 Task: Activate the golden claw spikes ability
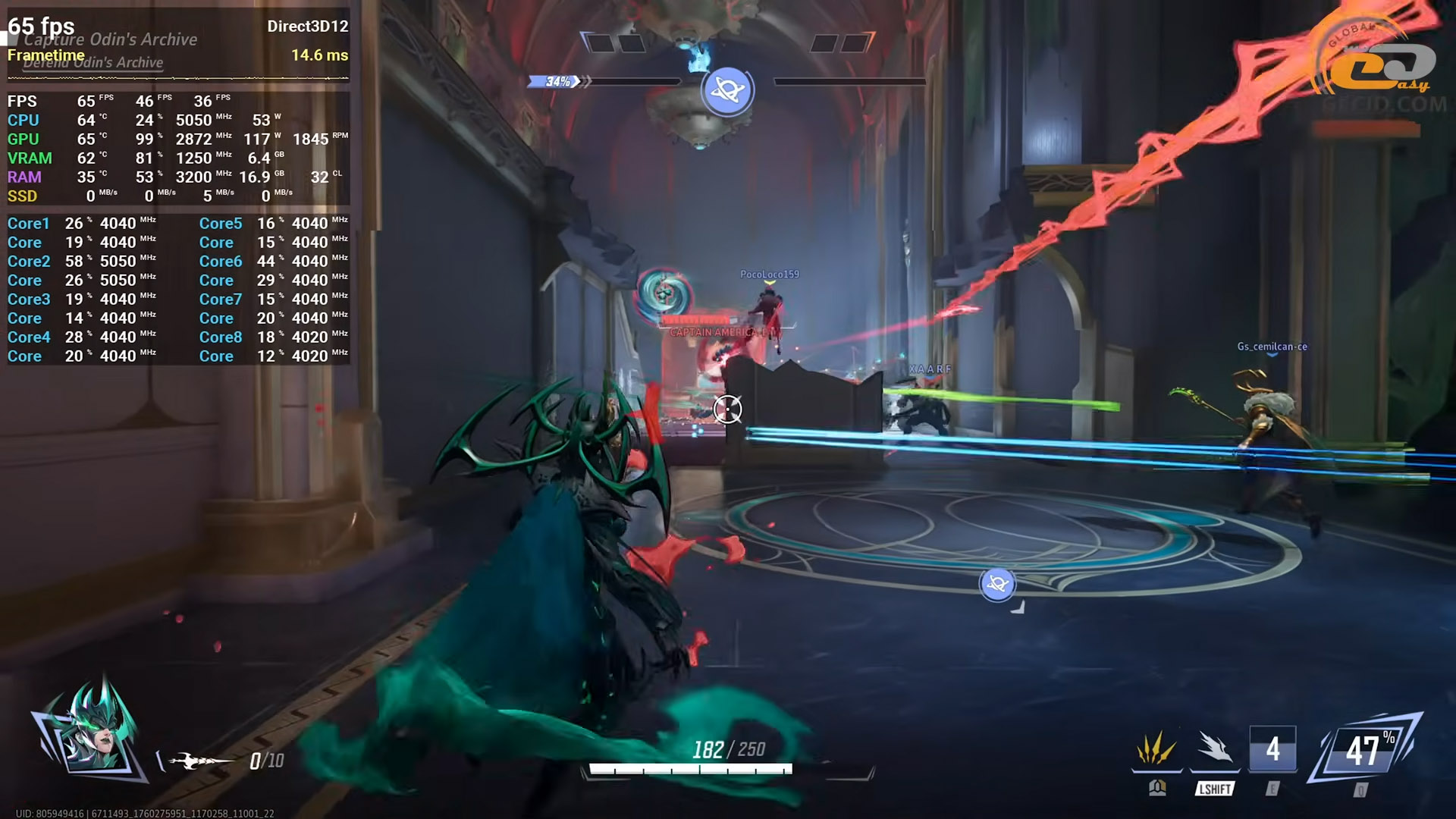[x=1156, y=750]
